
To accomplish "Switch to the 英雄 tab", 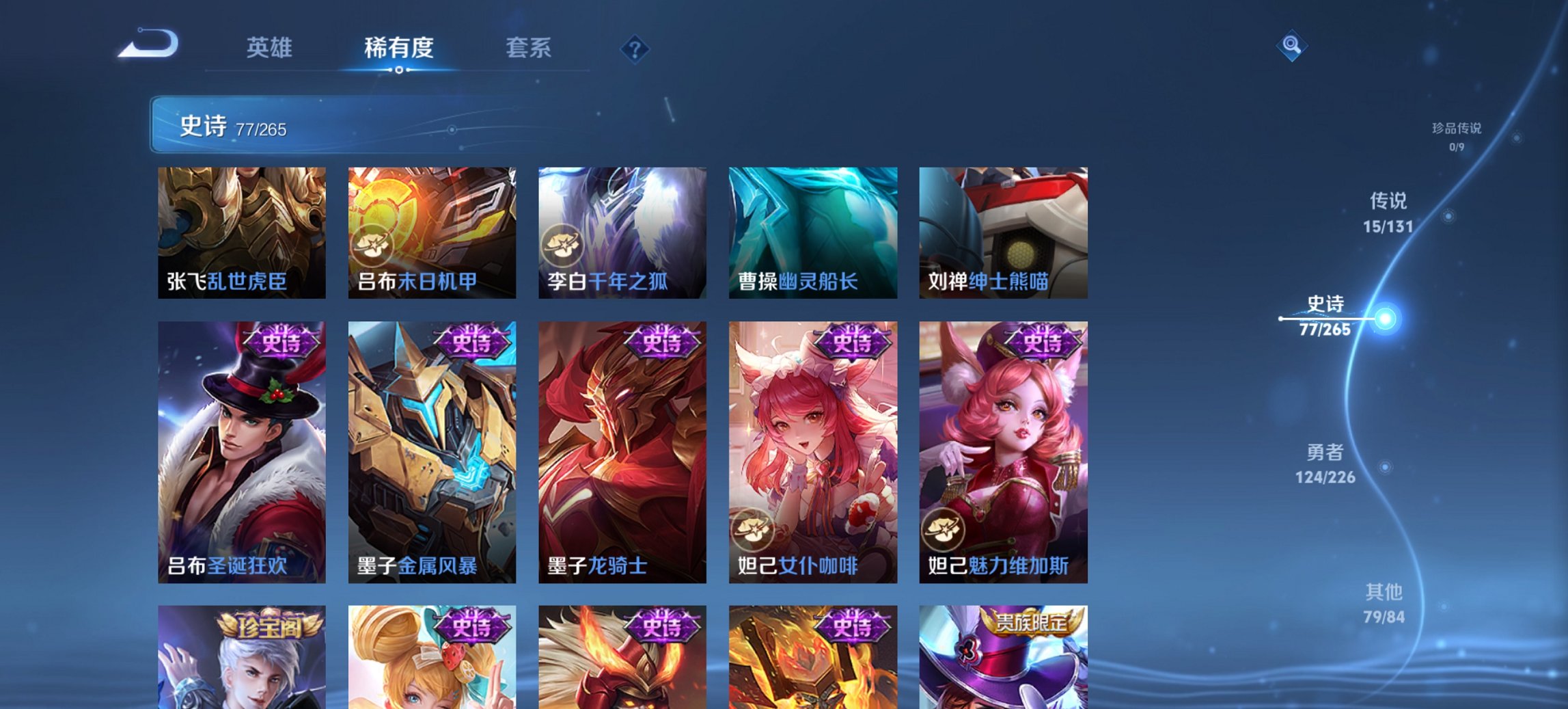I will click(272, 48).
